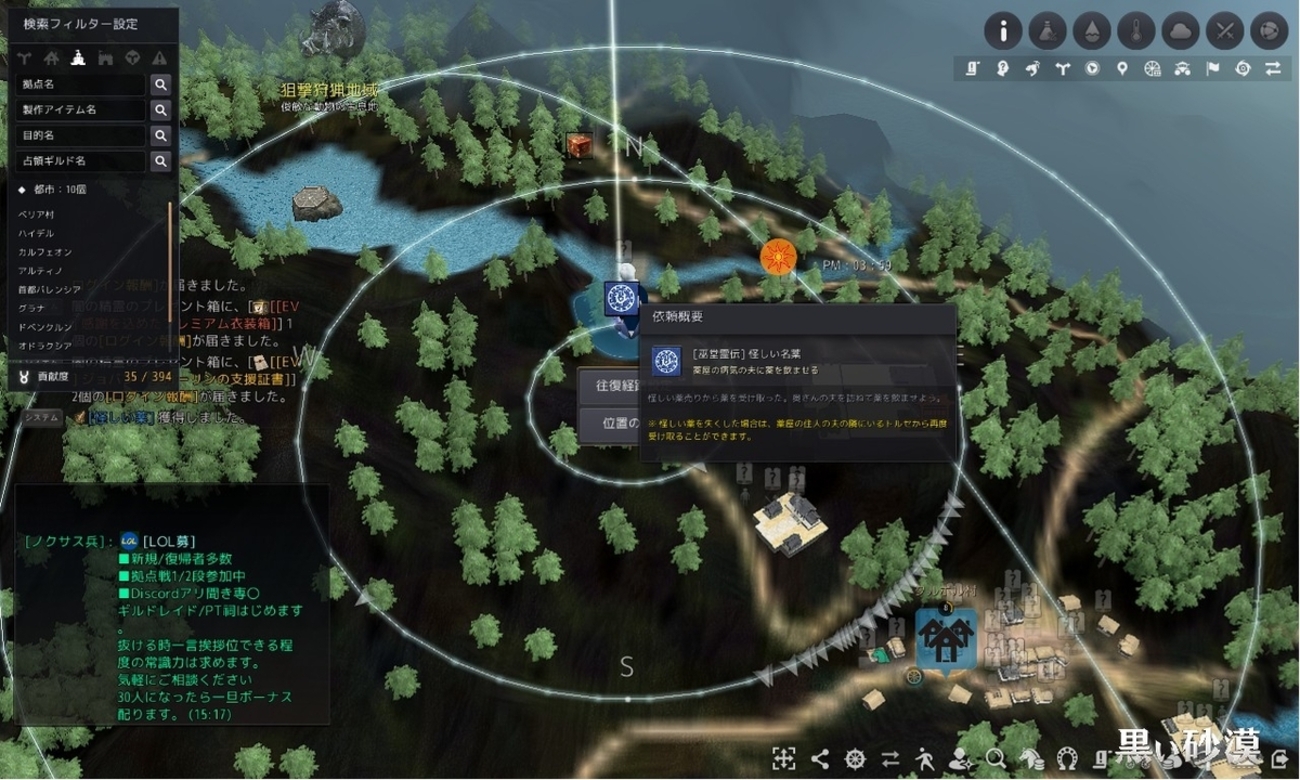Click the sun quest marker on map
Image resolution: width=1300 pixels, height=780 pixels.
(x=774, y=257)
